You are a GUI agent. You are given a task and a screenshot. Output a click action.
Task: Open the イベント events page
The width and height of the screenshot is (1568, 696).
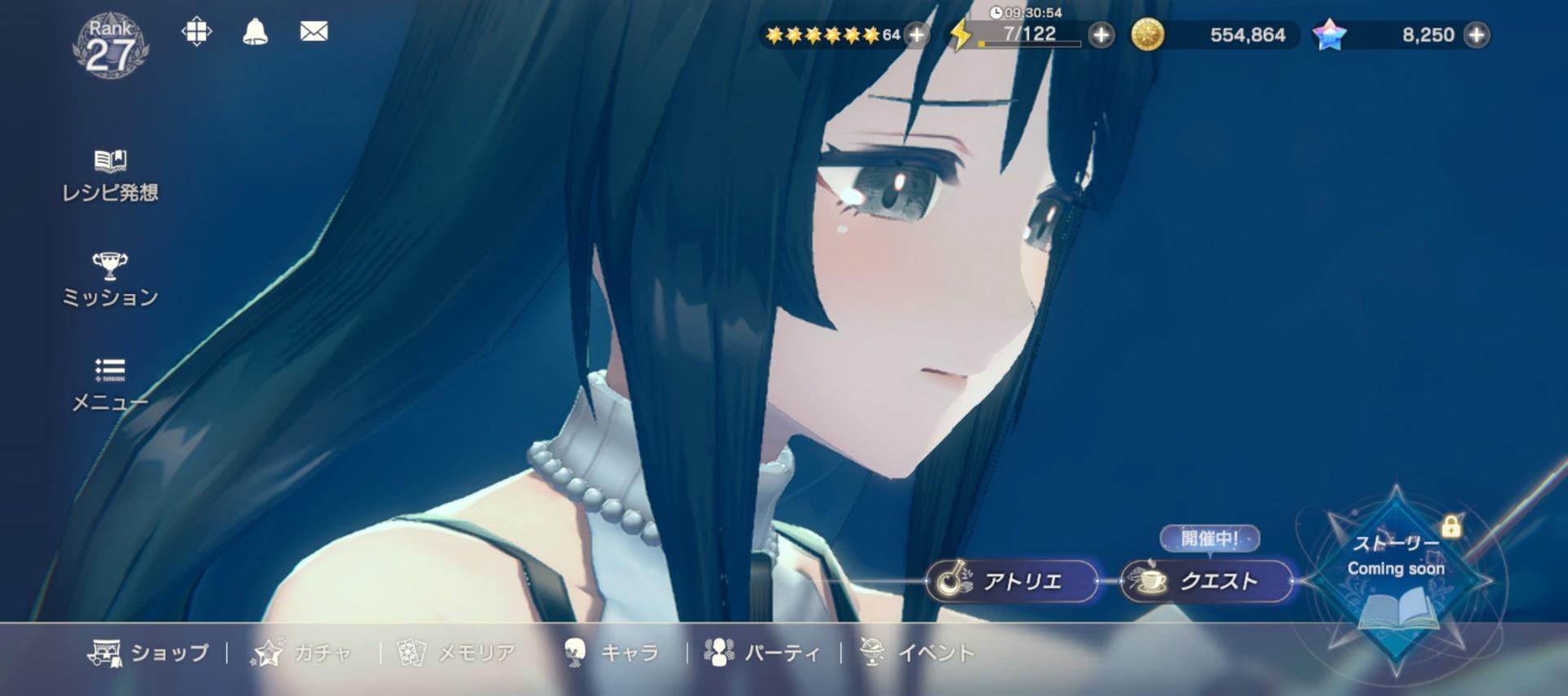click(x=917, y=653)
